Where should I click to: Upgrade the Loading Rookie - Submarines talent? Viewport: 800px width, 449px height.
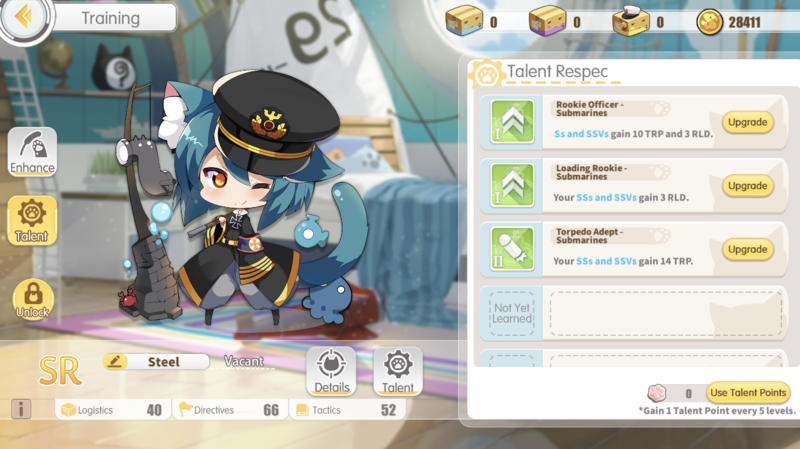tap(747, 186)
